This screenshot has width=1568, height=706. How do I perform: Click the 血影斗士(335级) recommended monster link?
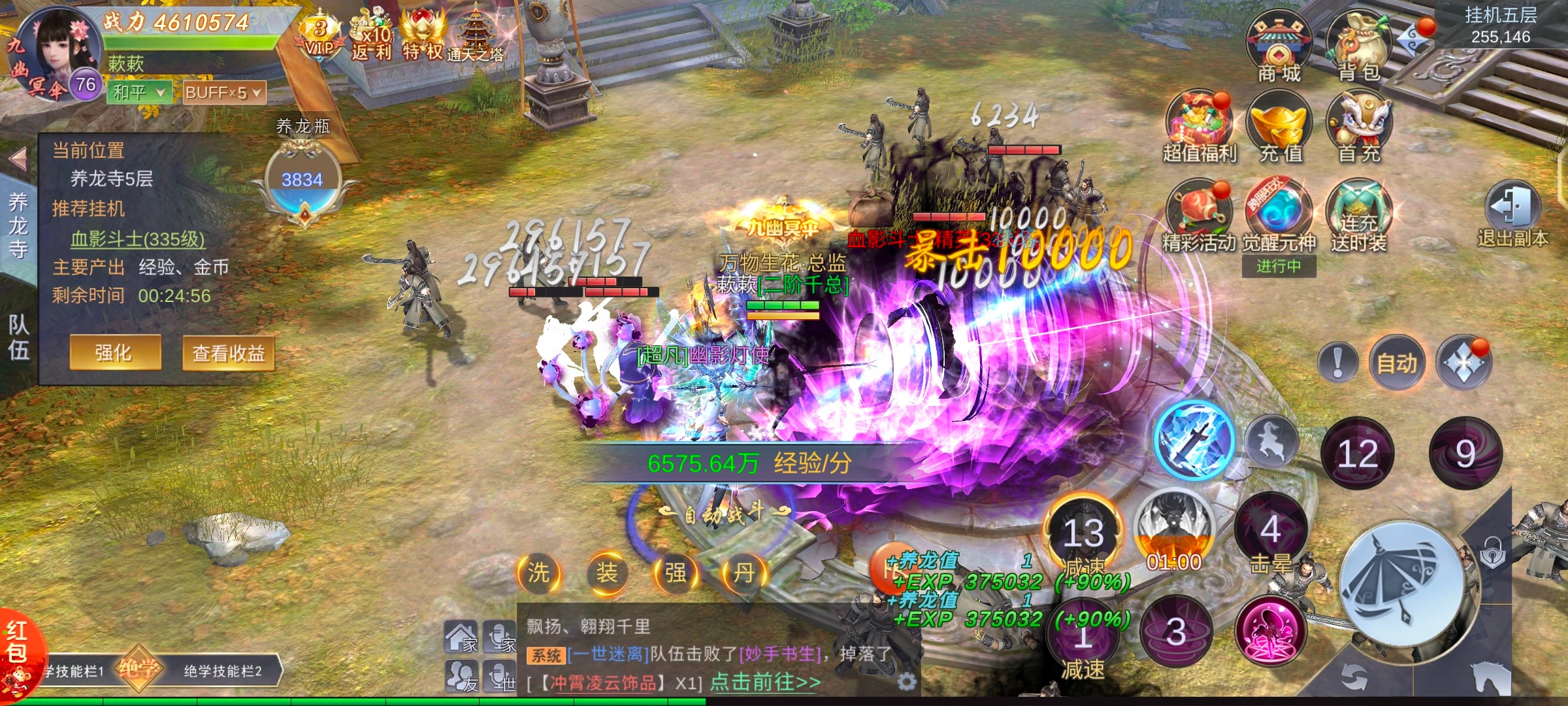[x=137, y=239]
